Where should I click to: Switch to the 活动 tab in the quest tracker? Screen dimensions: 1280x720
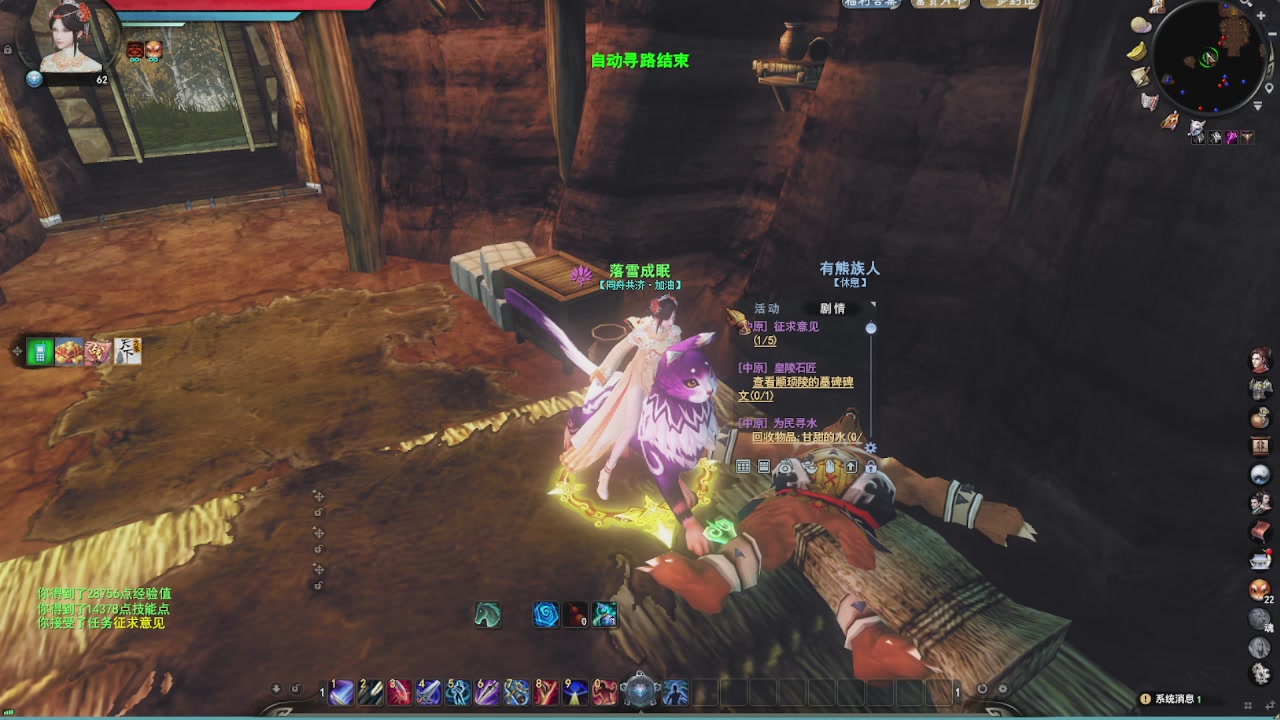[x=766, y=308]
